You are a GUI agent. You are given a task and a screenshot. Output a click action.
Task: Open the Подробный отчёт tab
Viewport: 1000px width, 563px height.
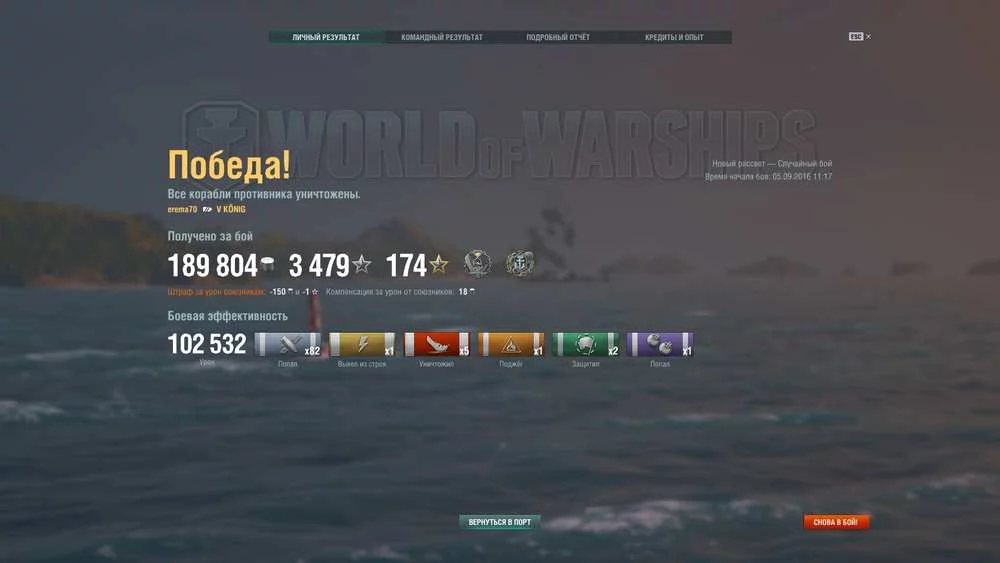click(558, 38)
